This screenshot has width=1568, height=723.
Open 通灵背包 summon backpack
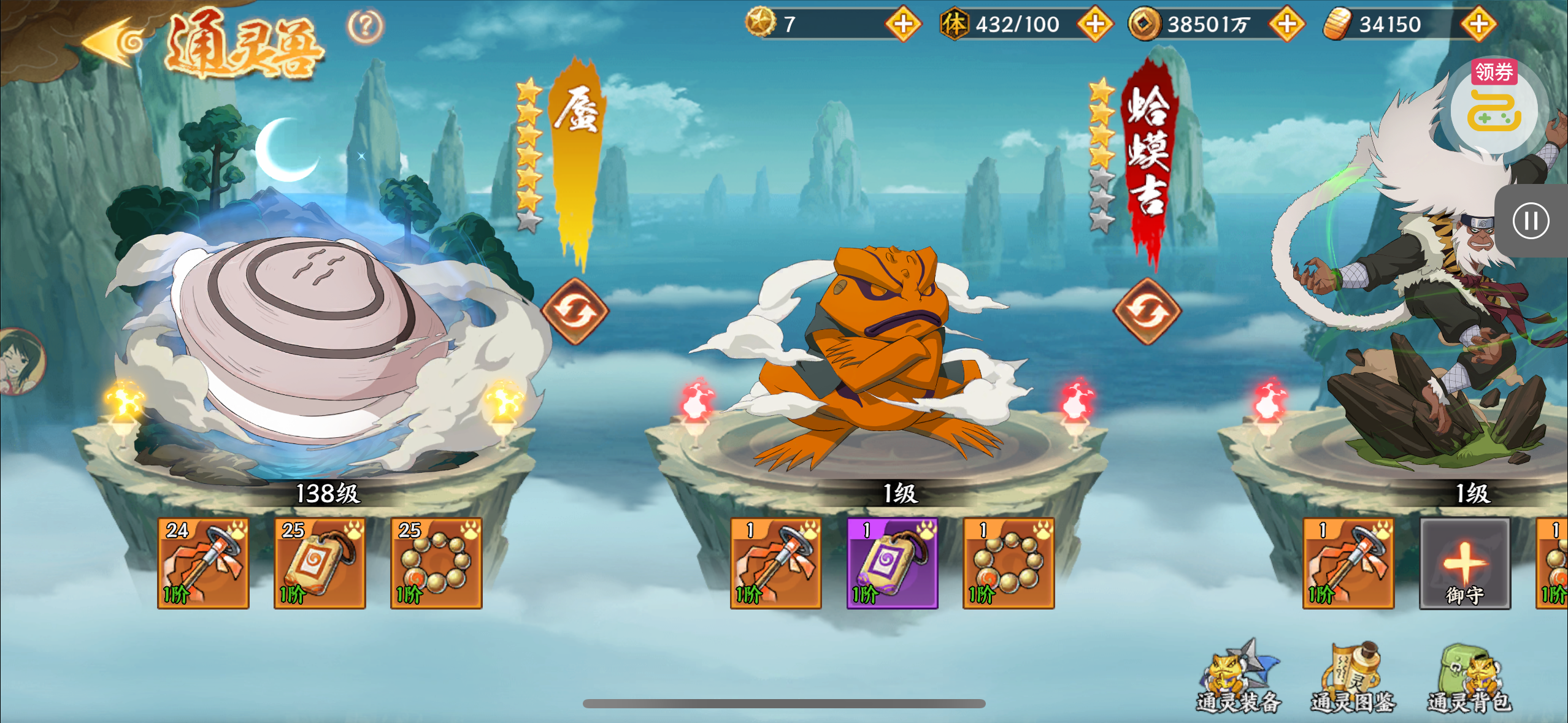pyautogui.click(x=1469, y=678)
